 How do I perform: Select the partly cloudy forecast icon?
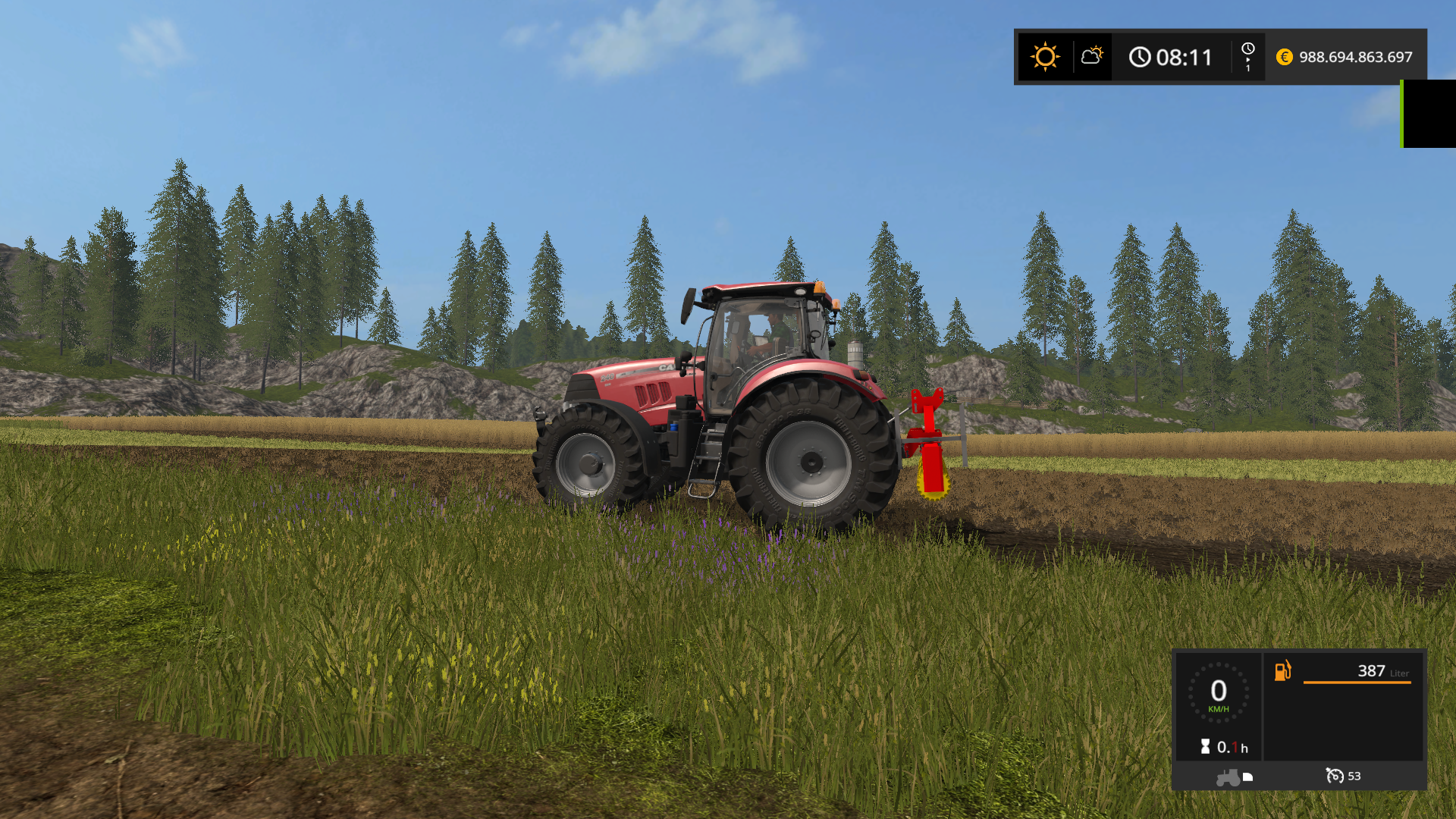[1092, 55]
